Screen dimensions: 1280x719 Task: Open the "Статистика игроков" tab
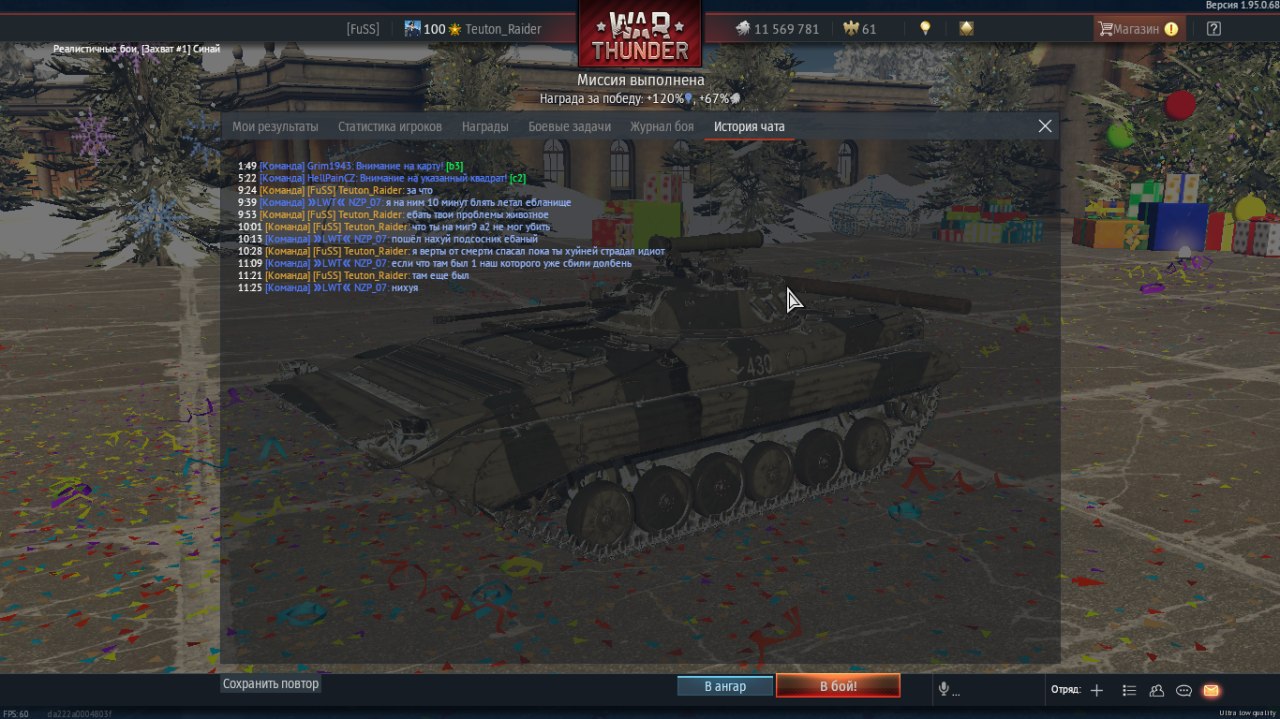[390, 127]
